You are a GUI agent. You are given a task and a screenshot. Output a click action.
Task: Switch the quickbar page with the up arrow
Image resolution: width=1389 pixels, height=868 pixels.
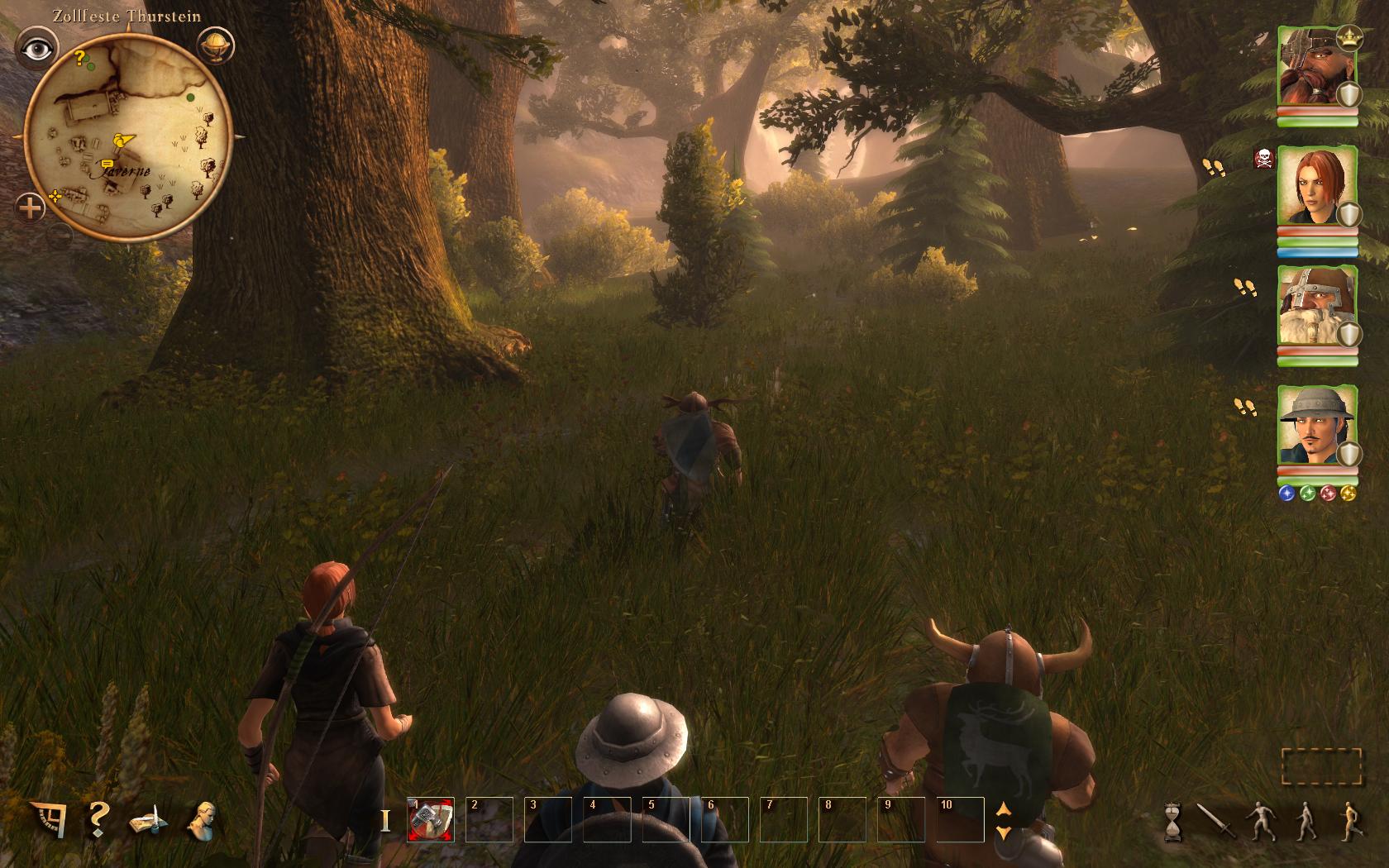click(1004, 810)
